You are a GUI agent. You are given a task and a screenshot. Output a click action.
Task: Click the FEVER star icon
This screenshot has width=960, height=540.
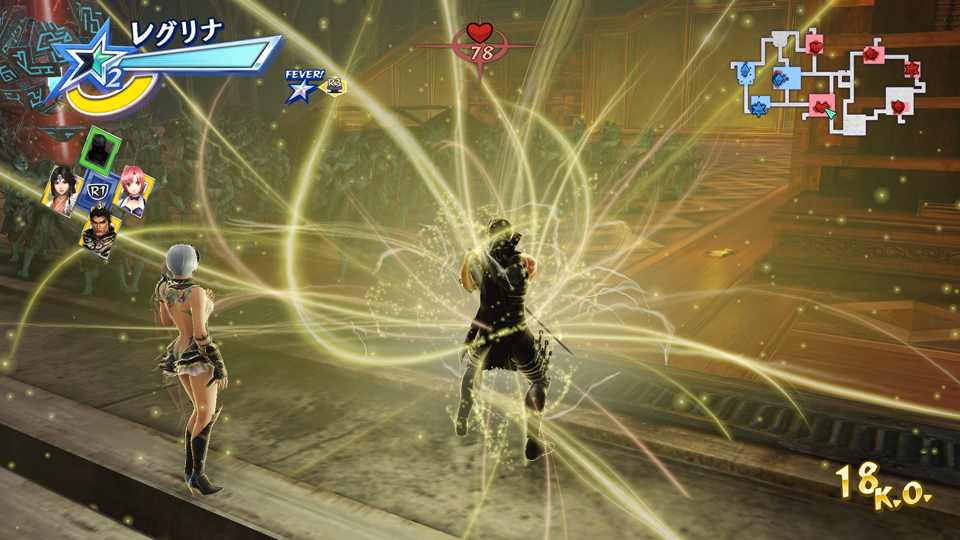299,89
